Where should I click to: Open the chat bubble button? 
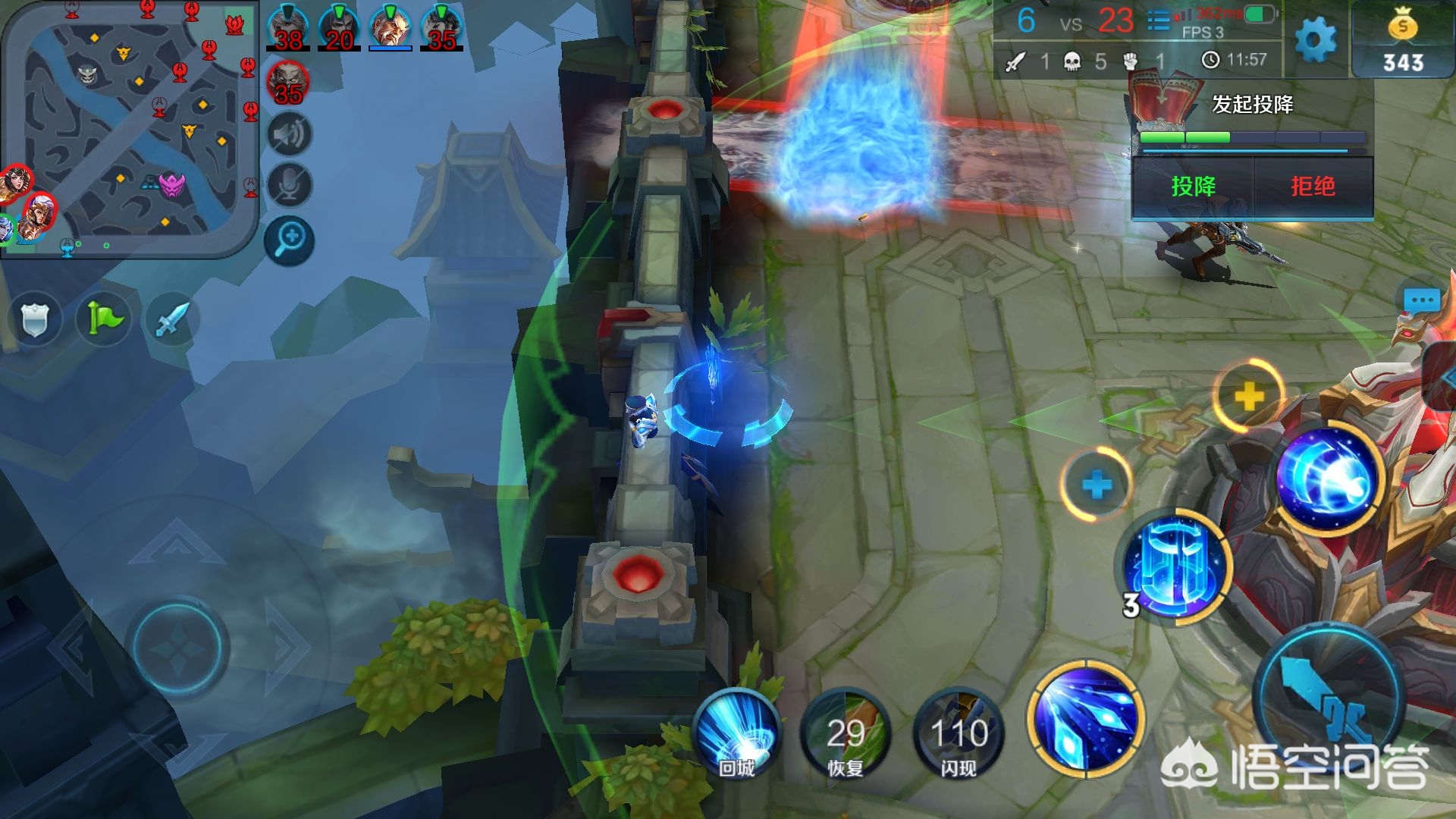click(1421, 300)
